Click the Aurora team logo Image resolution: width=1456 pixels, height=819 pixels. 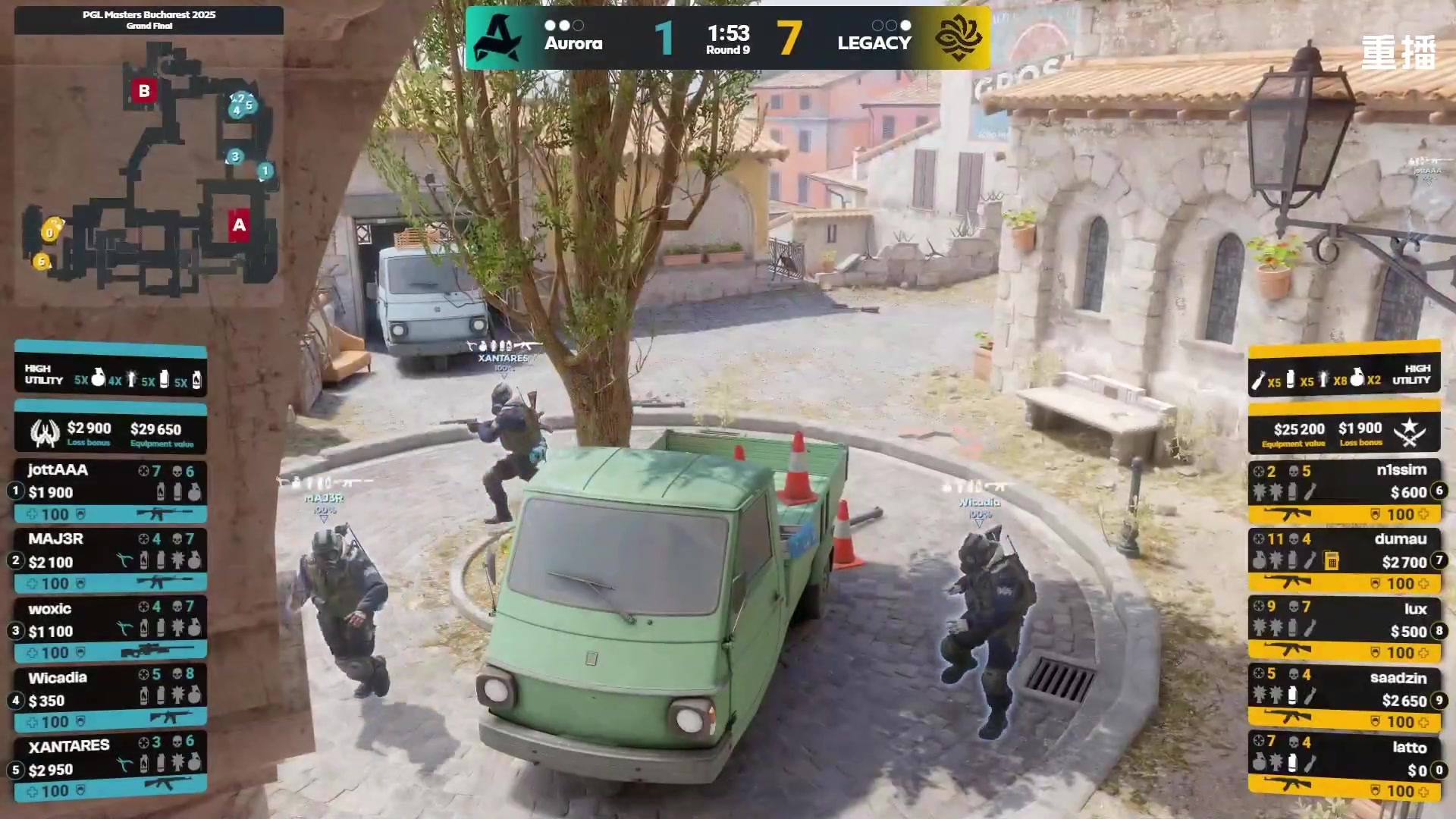pos(497,38)
